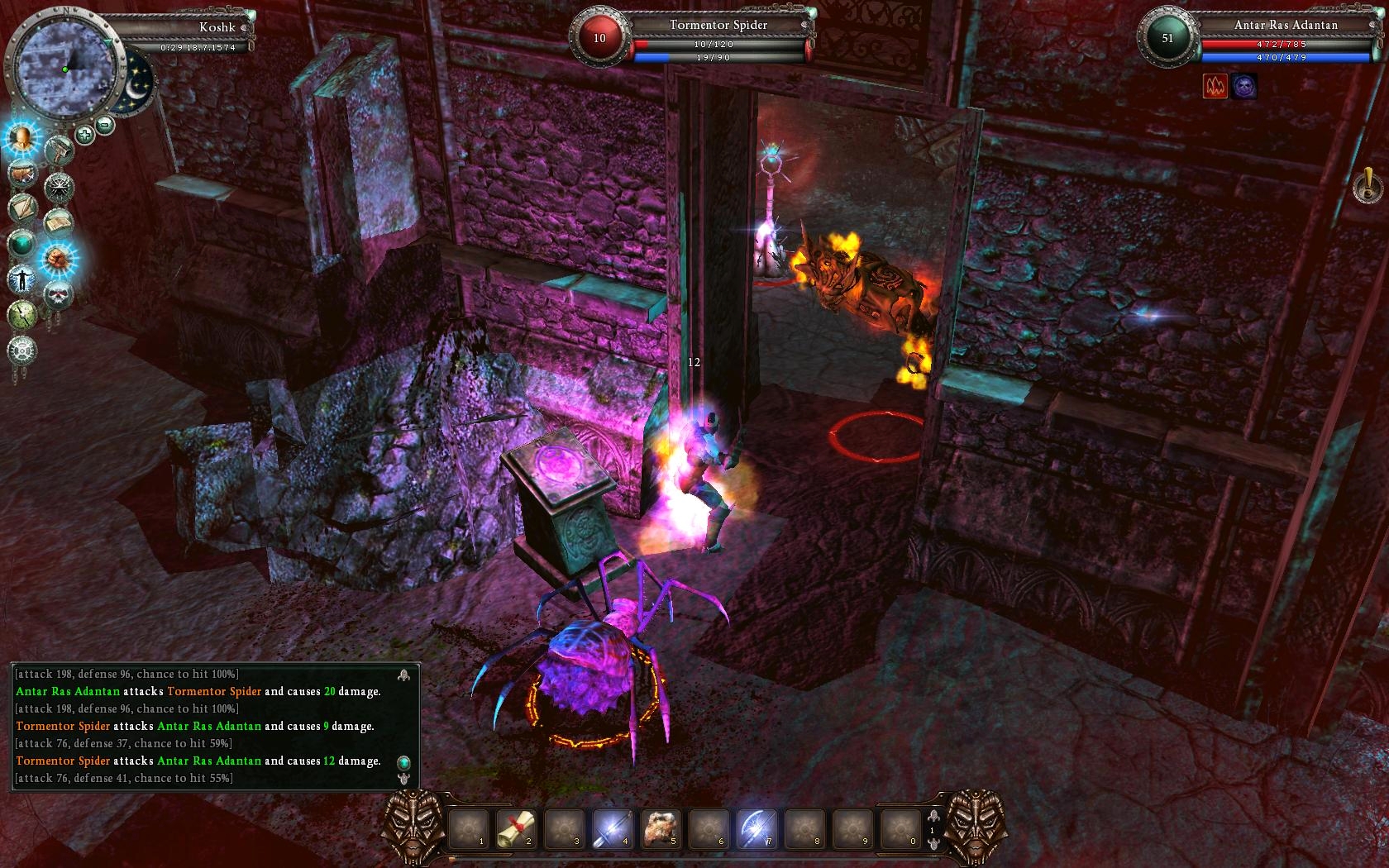Click the red-eyed skull icon
Screen dimensions: 1389x868
(x=58, y=294)
